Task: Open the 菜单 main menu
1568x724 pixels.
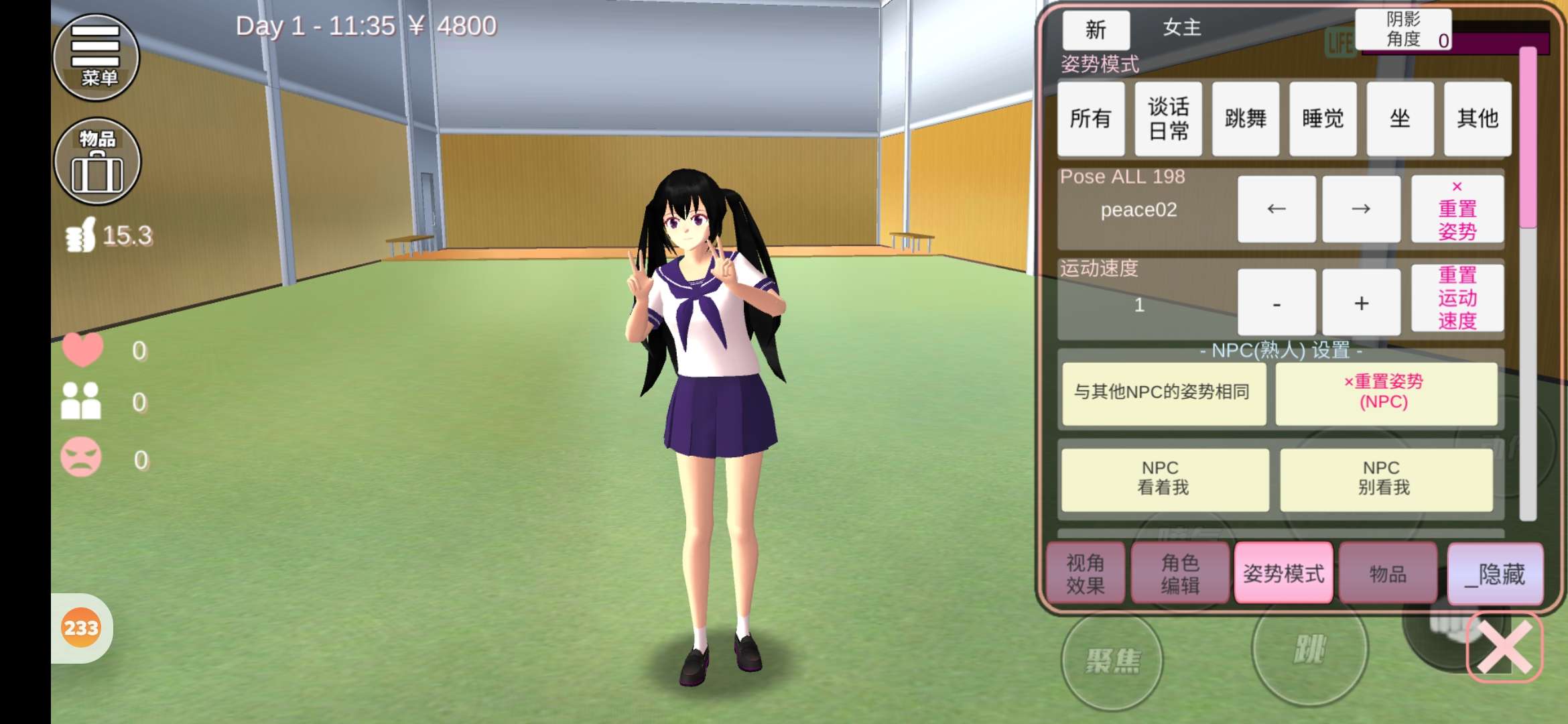Action: 96,57
